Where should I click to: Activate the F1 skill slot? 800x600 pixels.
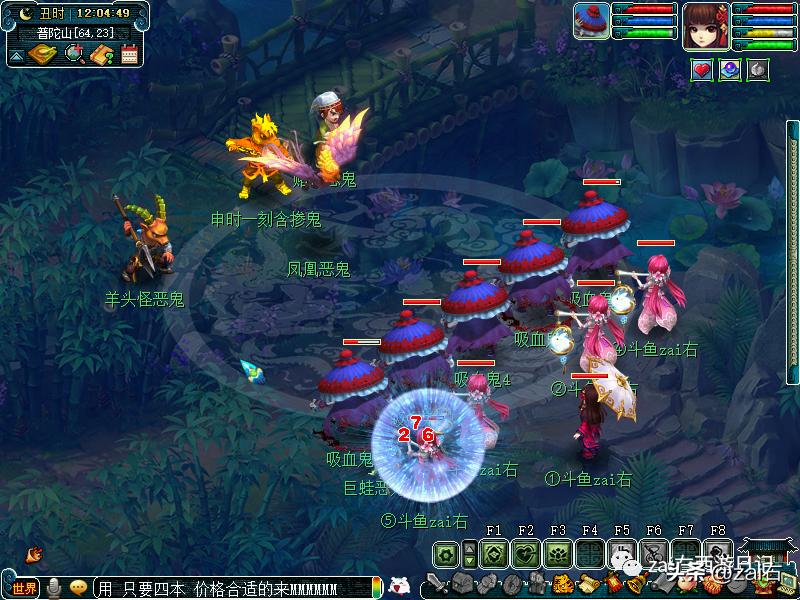(x=494, y=553)
